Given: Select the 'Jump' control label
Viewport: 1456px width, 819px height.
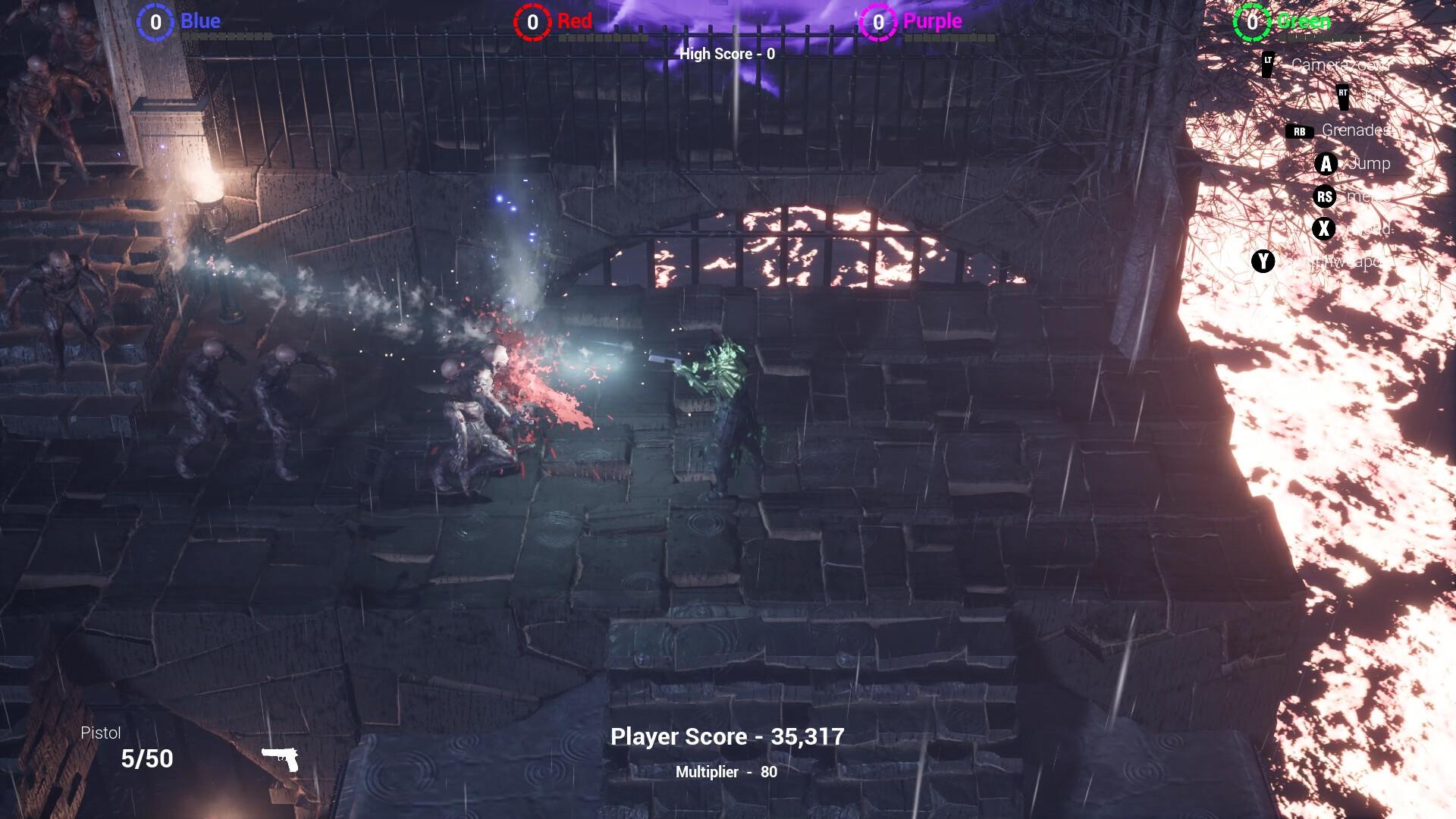Looking at the screenshot, I should pyautogui.click(x=1369, y=164).
